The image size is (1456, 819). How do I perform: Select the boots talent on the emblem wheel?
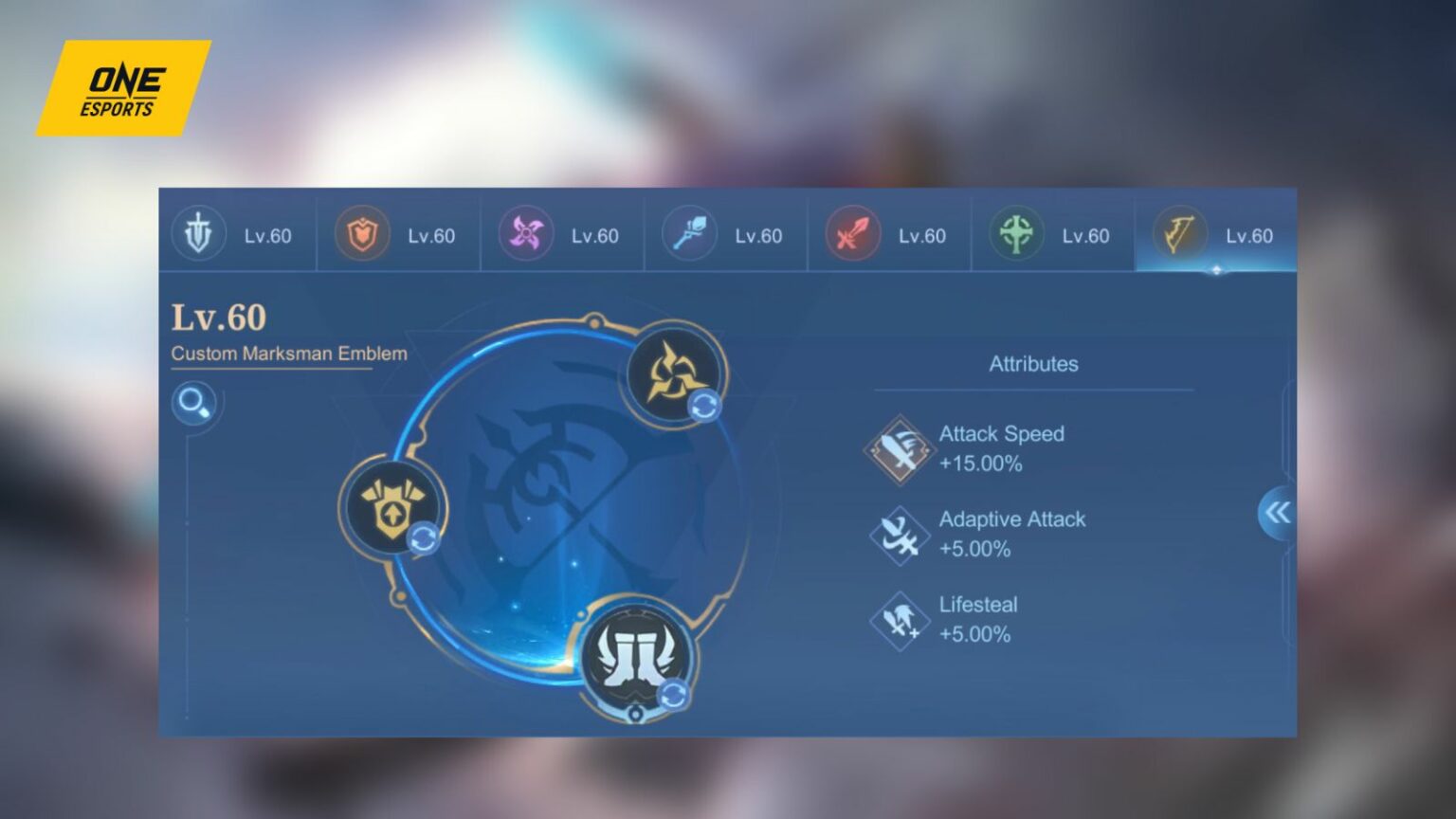point(637,658)
